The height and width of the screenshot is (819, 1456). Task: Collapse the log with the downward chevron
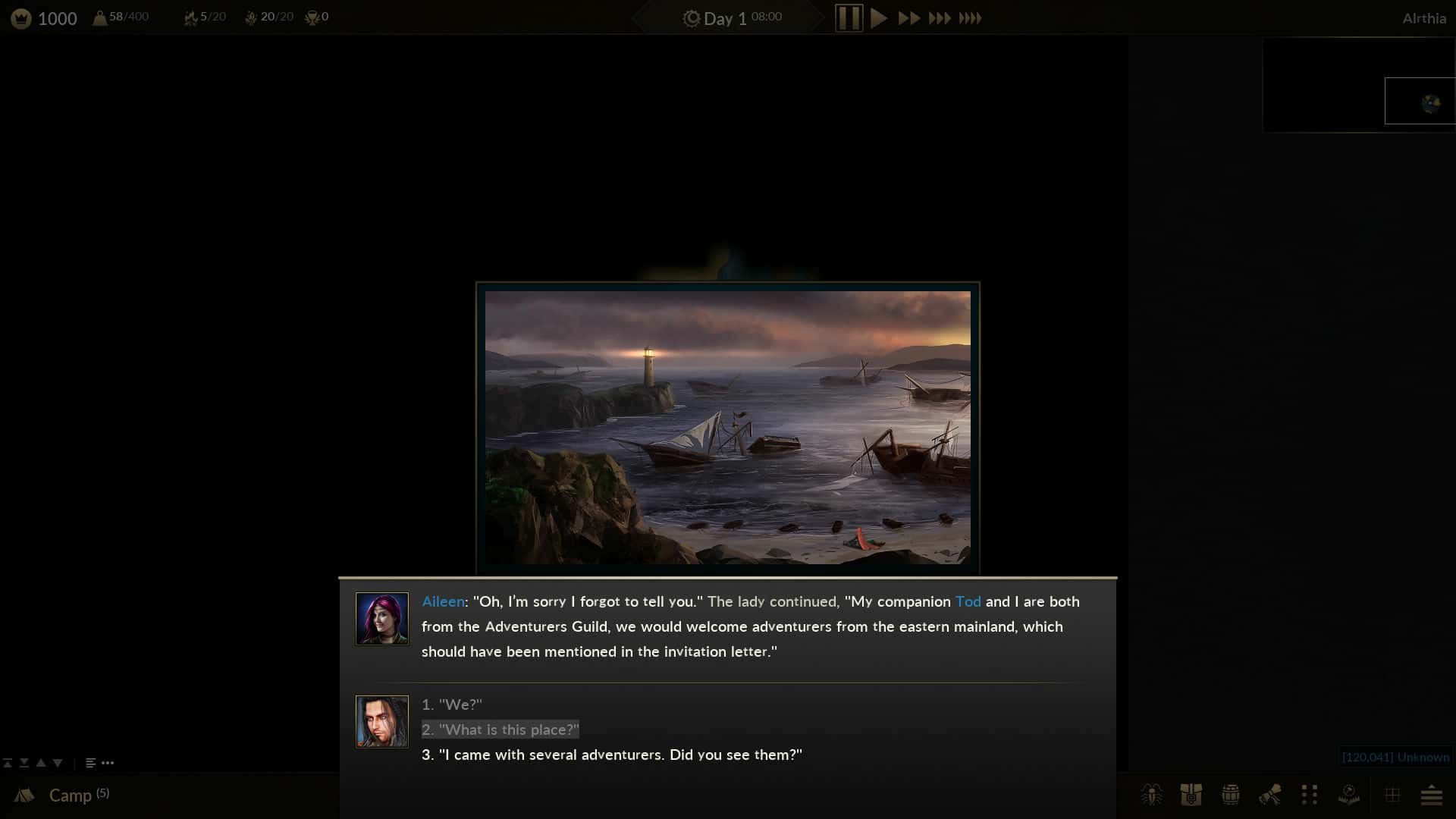point(56,762)
